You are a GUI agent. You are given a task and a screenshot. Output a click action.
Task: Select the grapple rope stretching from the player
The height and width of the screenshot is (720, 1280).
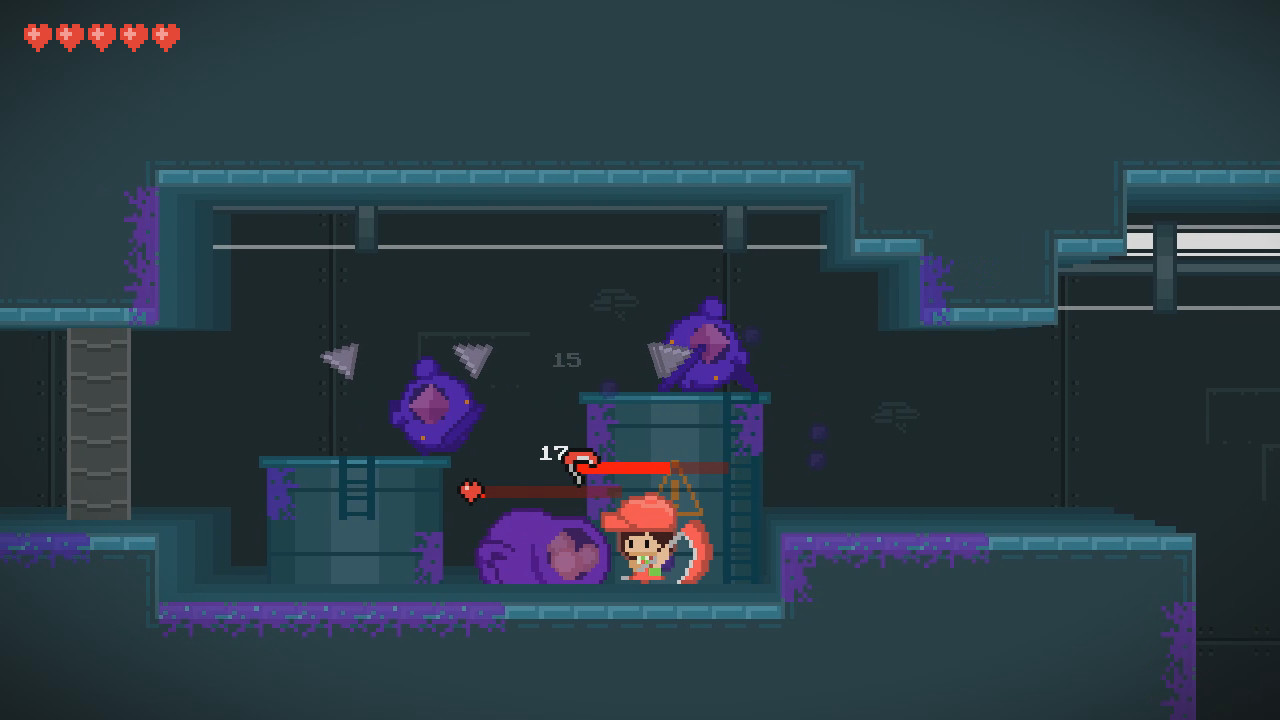coord(630,466)
